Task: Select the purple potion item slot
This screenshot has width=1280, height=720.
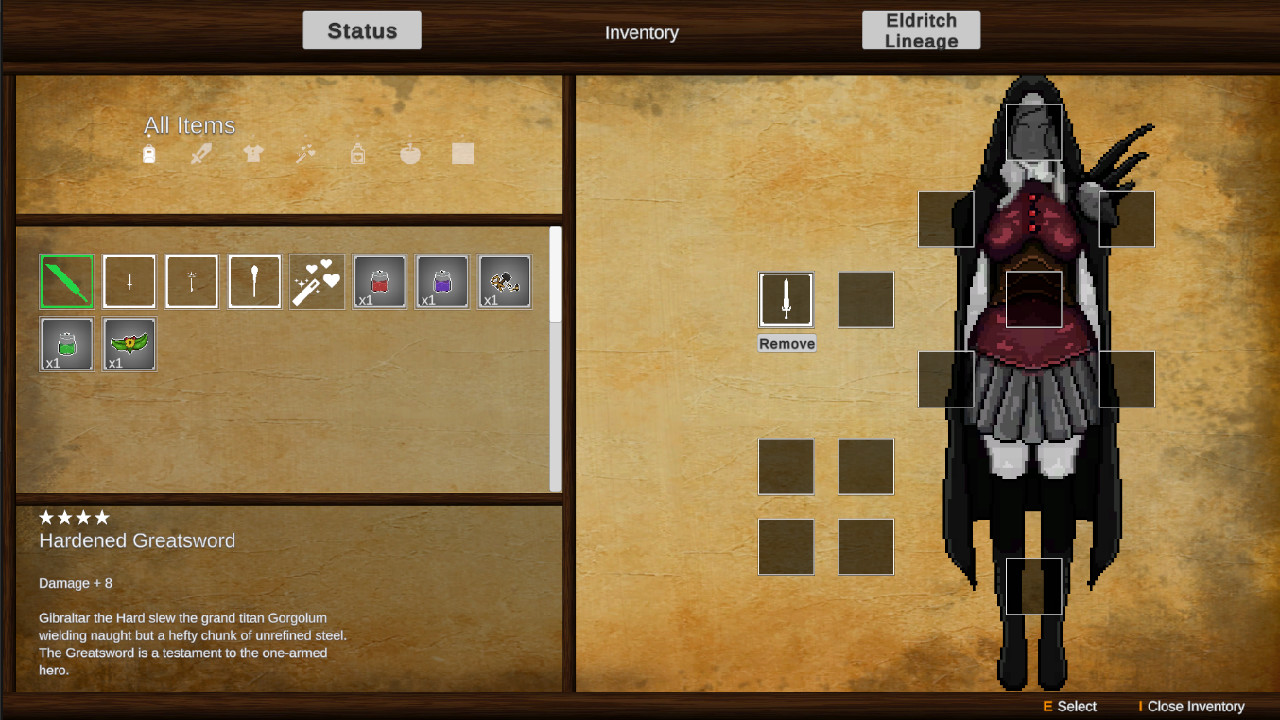Action: pyautogui.click(x=441, y=281)
